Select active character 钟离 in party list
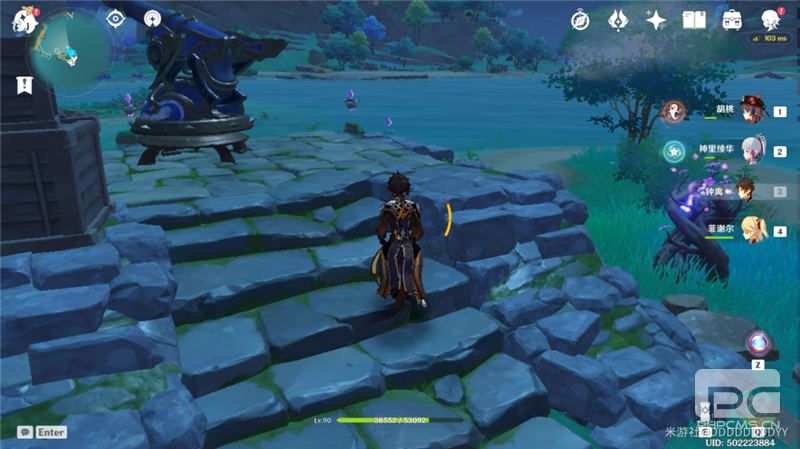 (749, 190)
